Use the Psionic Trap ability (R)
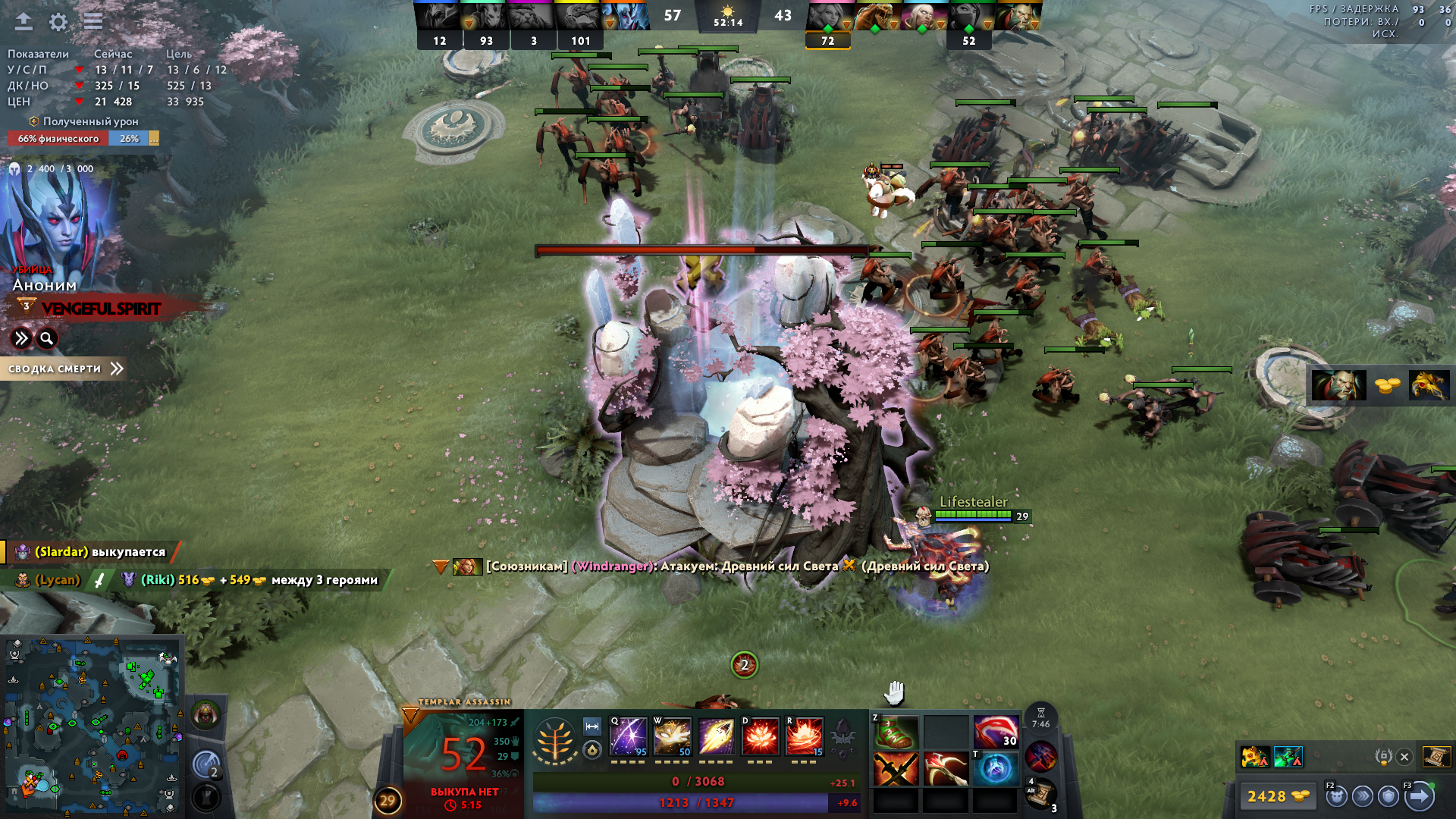The width and height of the screenshot is (1456, 819). [x=805, y=736]
